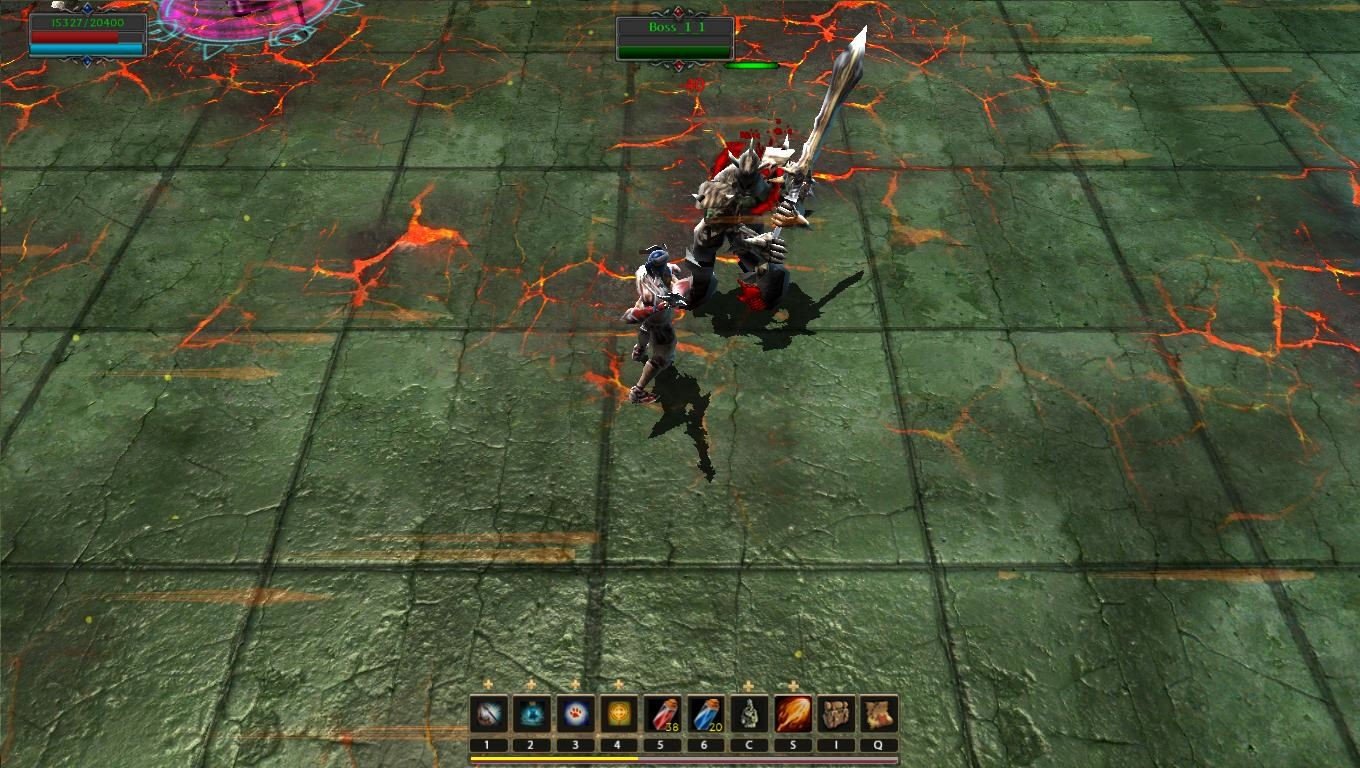The height and width of the screenshot is (768, 1360).
Task: Cast the fireball skill in the S slot
Action: coord(792,713)
